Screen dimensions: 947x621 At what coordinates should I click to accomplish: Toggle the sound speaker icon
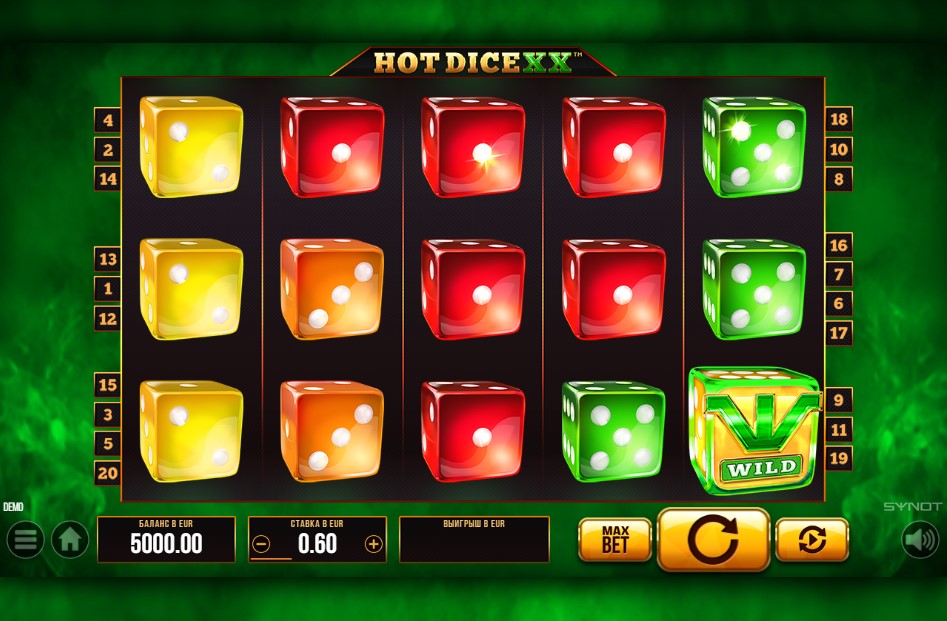click(920, 540)
